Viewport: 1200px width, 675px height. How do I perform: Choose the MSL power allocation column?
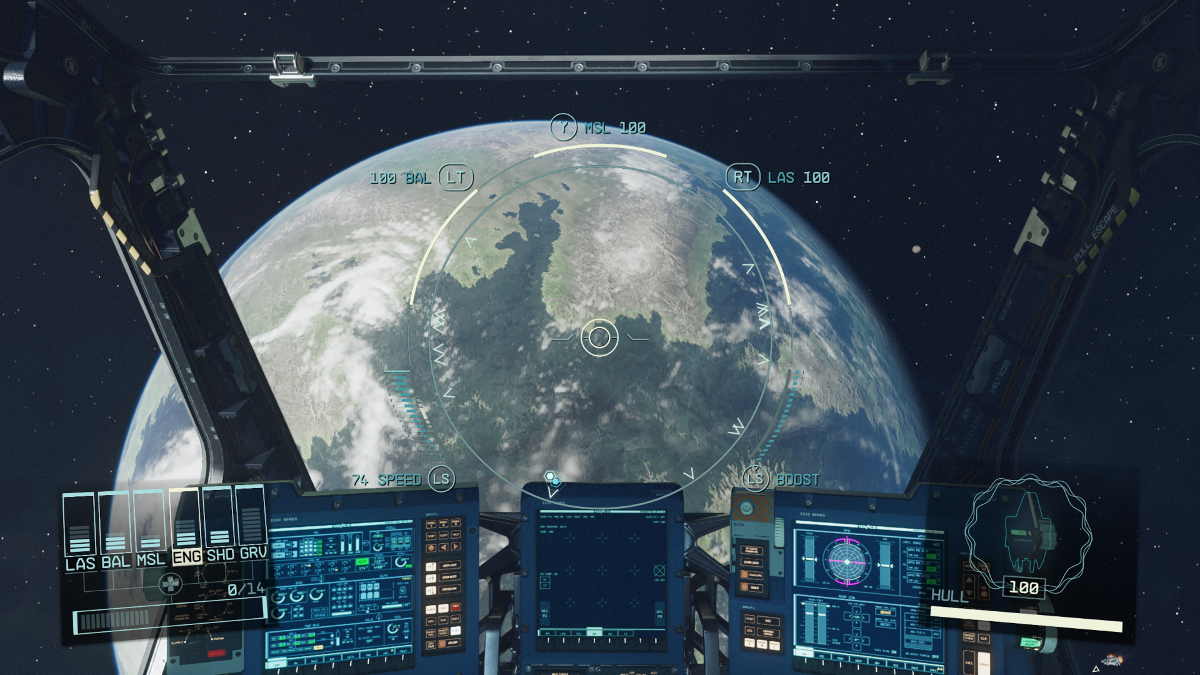(151, 525)
